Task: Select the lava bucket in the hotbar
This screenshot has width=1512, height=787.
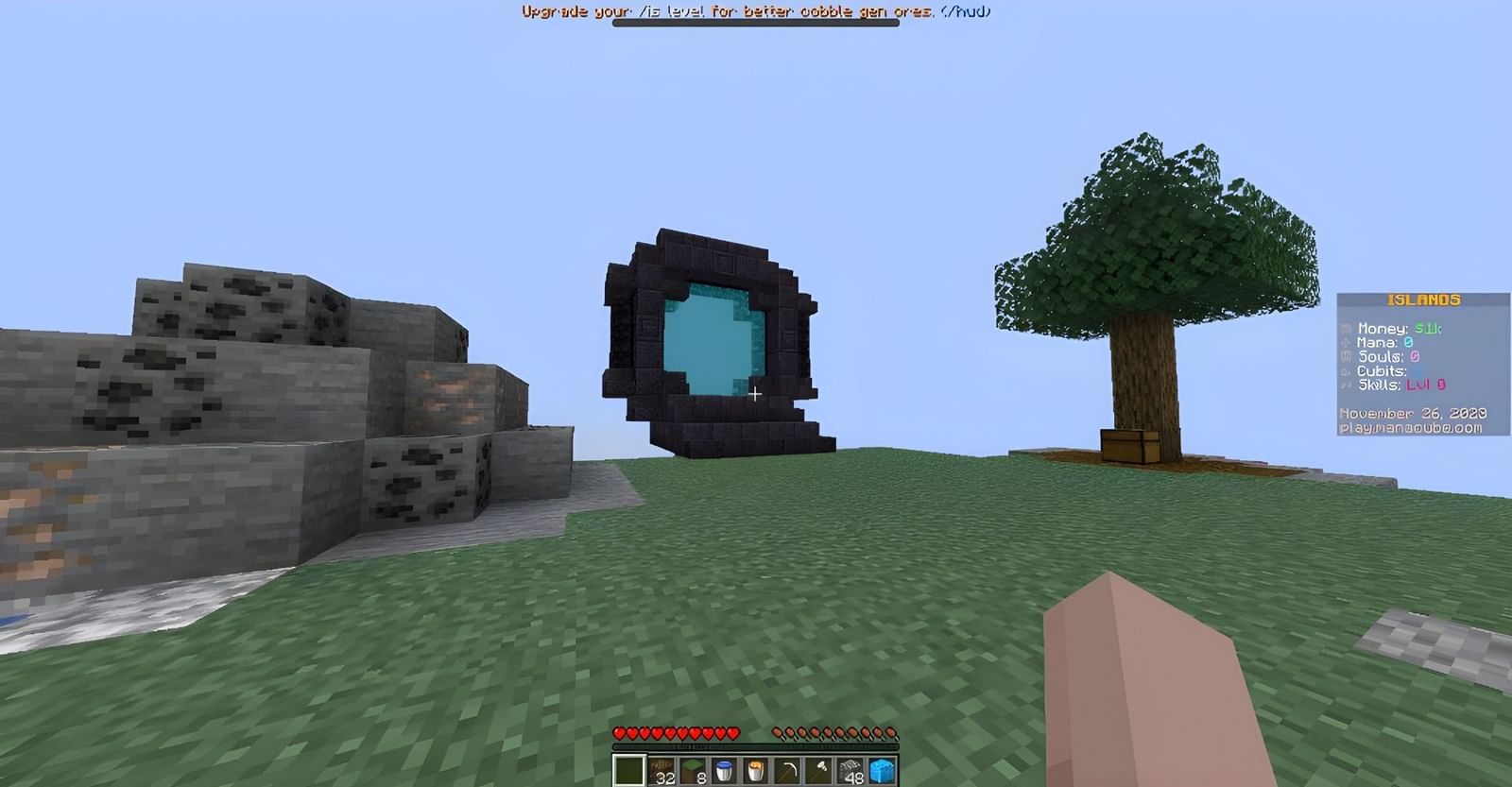Action: pos(754,769)
